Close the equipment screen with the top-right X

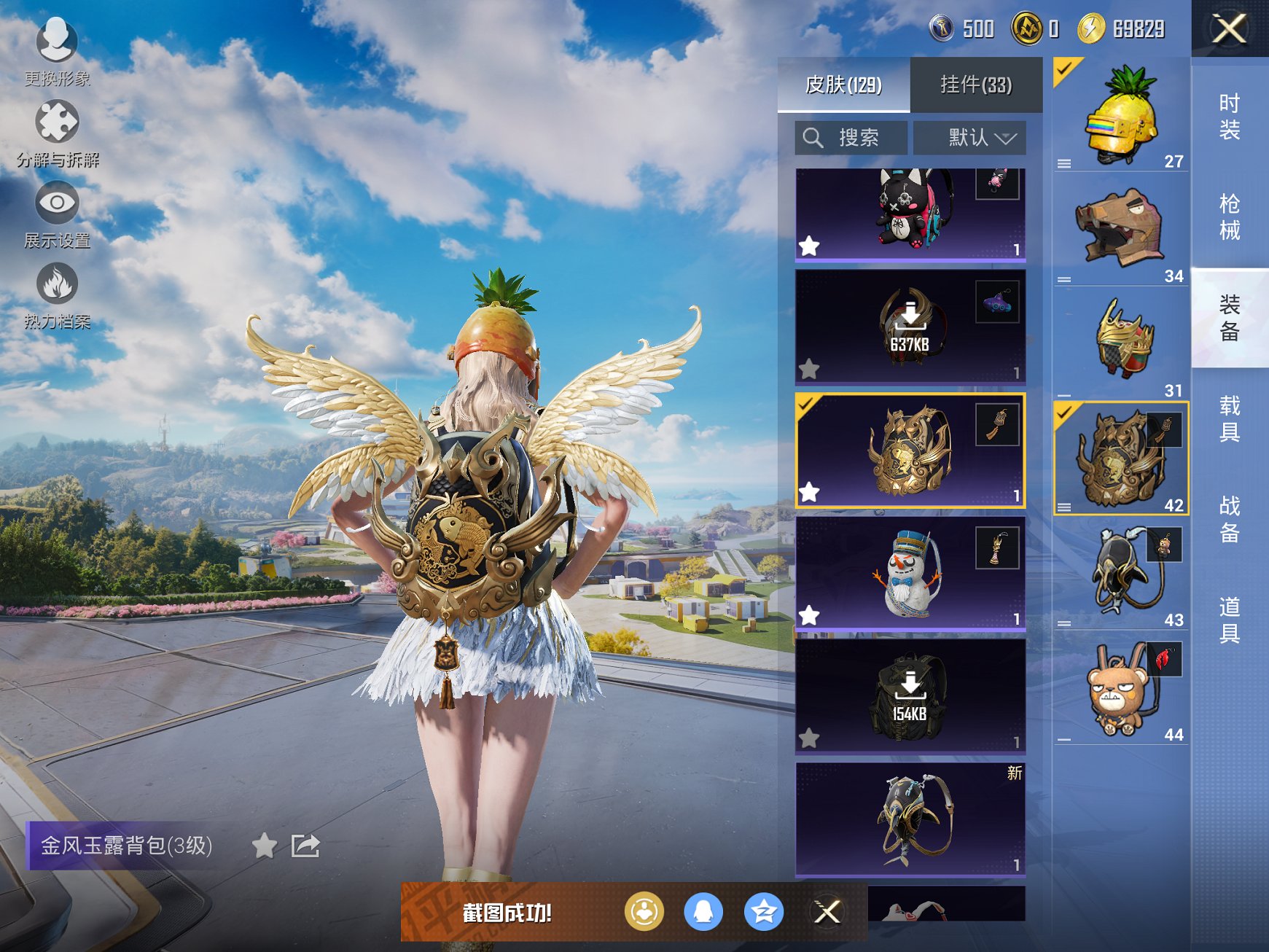(x=1229, y=29)
